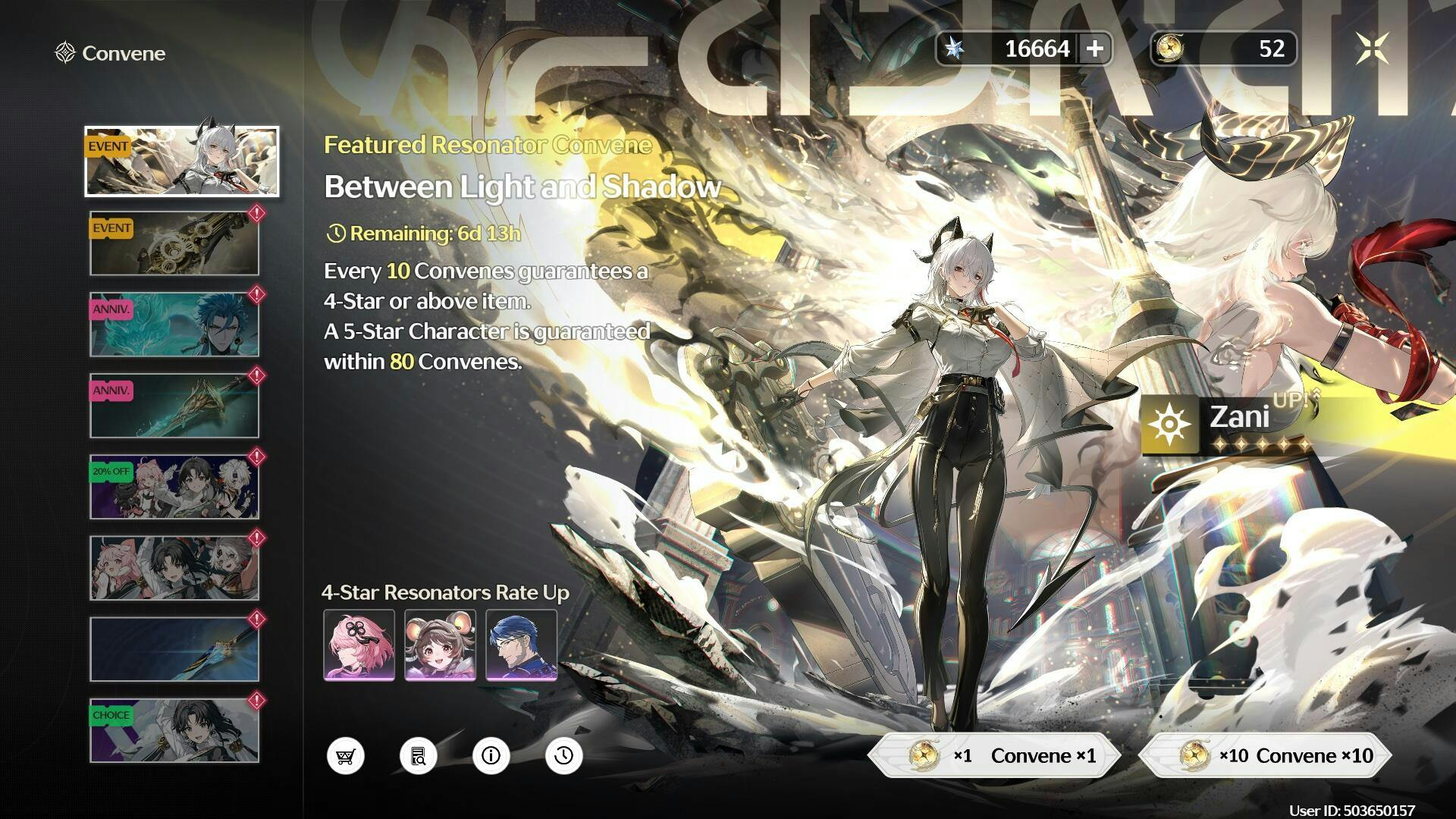The image size is (1456, 819).
Task: View the pink-haired 4-star resonator
Action: [359, 645]
